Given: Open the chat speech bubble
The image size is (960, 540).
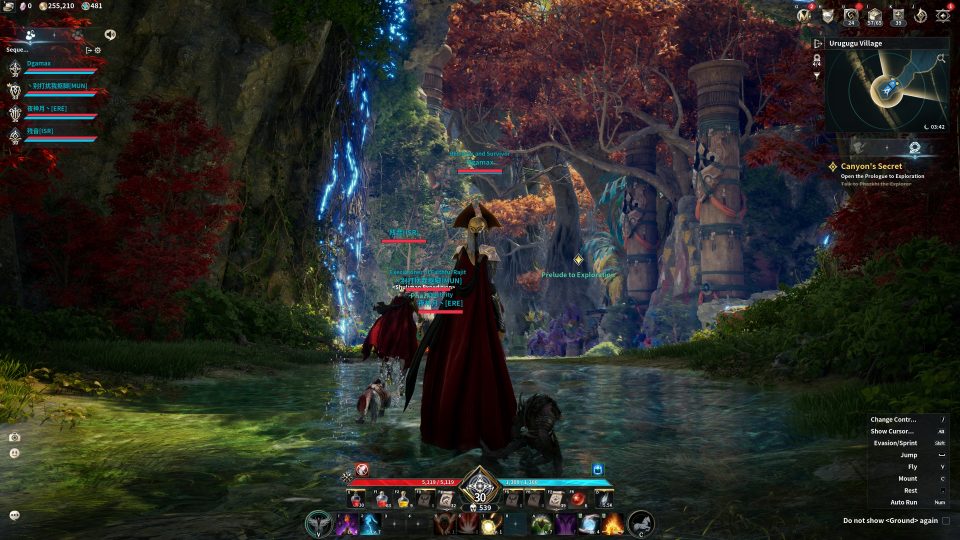Looking at the screenshot, I should 15,515.
